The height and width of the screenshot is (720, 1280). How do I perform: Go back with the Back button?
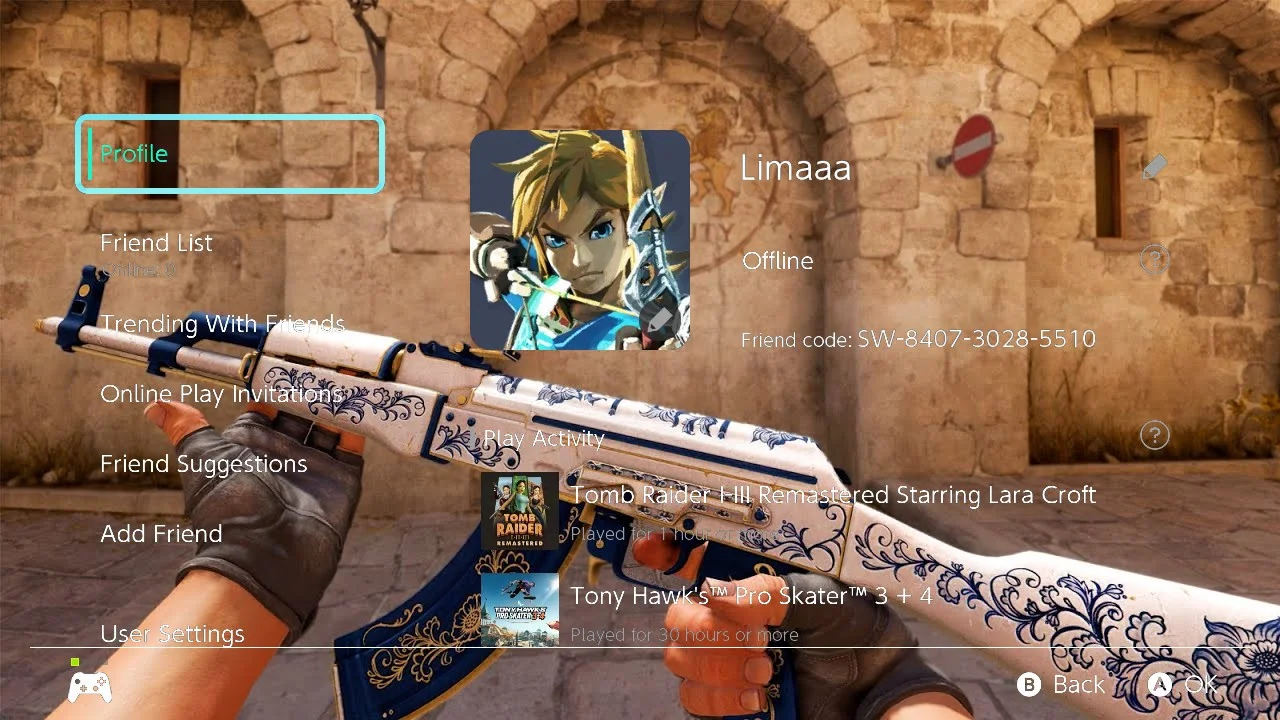(1062, 685)
